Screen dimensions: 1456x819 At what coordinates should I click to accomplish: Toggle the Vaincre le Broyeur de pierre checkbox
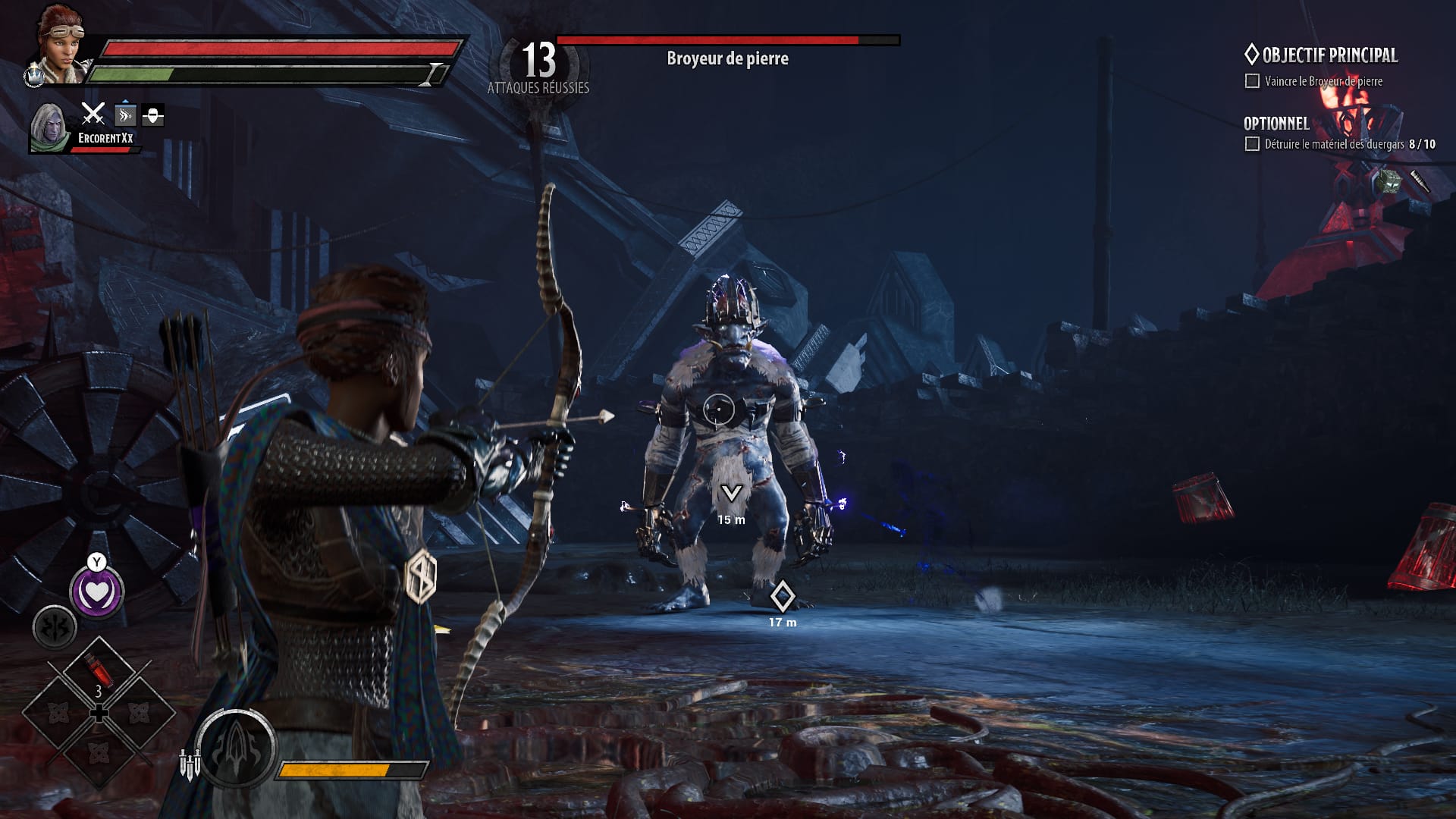coord(1252,81)
